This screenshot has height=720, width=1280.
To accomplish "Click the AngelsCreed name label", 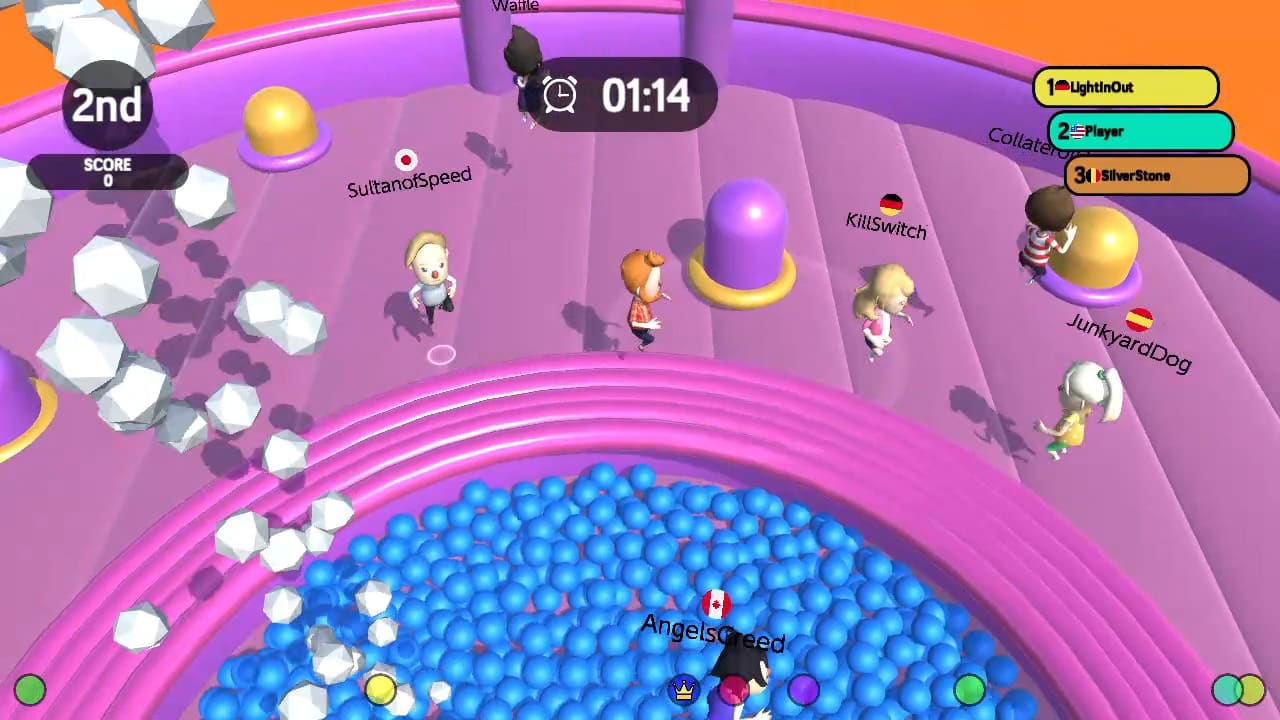I will (713, 634).
